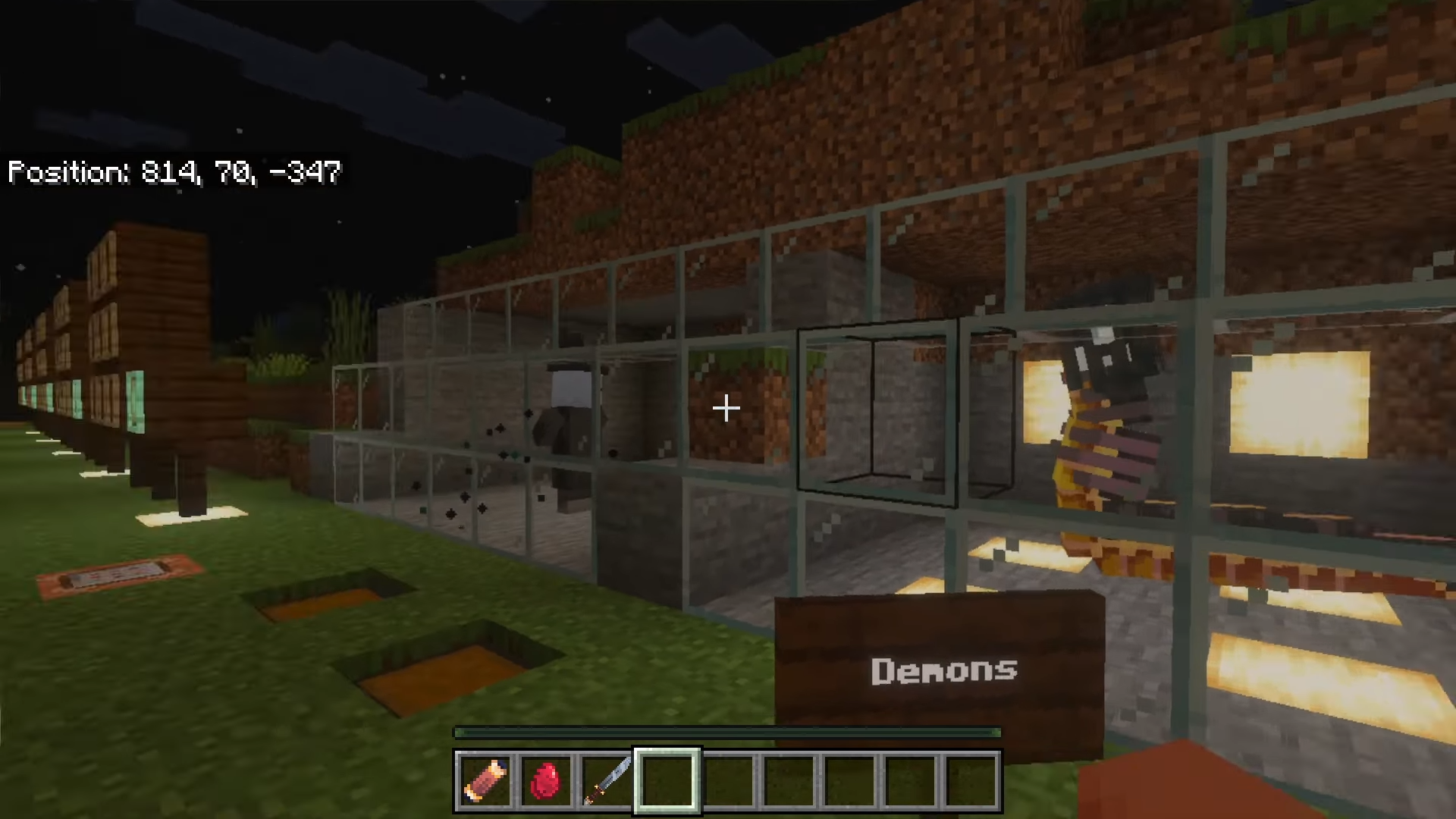
Task: Click the green experience bar above the hotbar
Action: [x=726, y=733]
